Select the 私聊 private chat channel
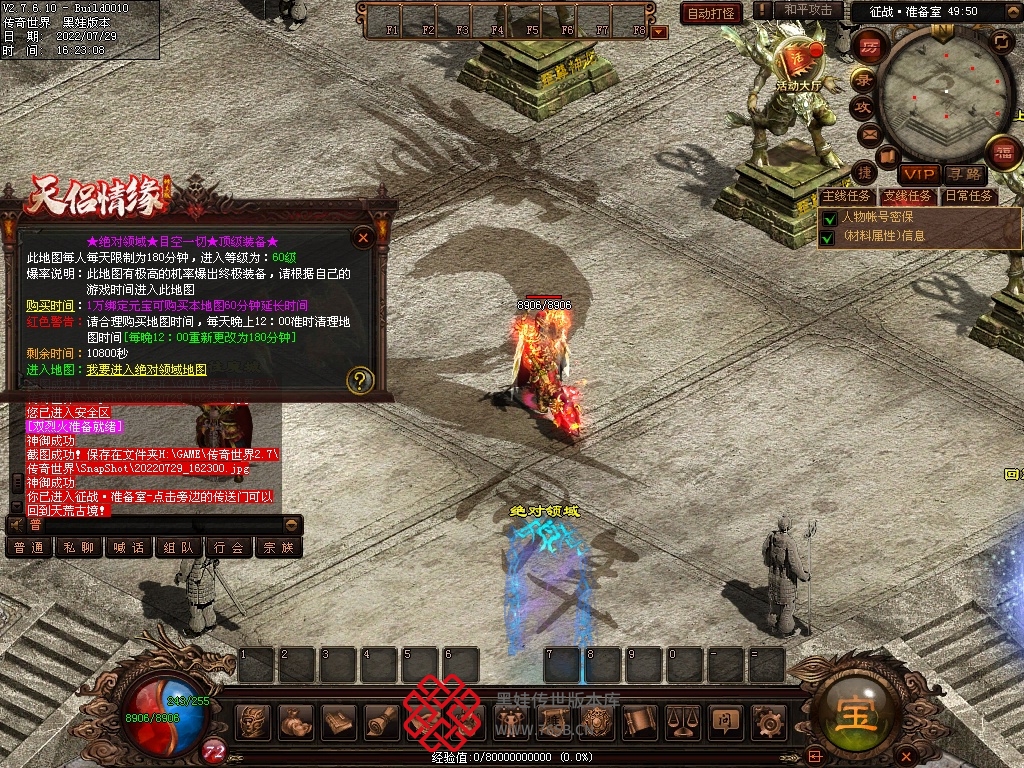1024x768 pixels. [79, 548]
